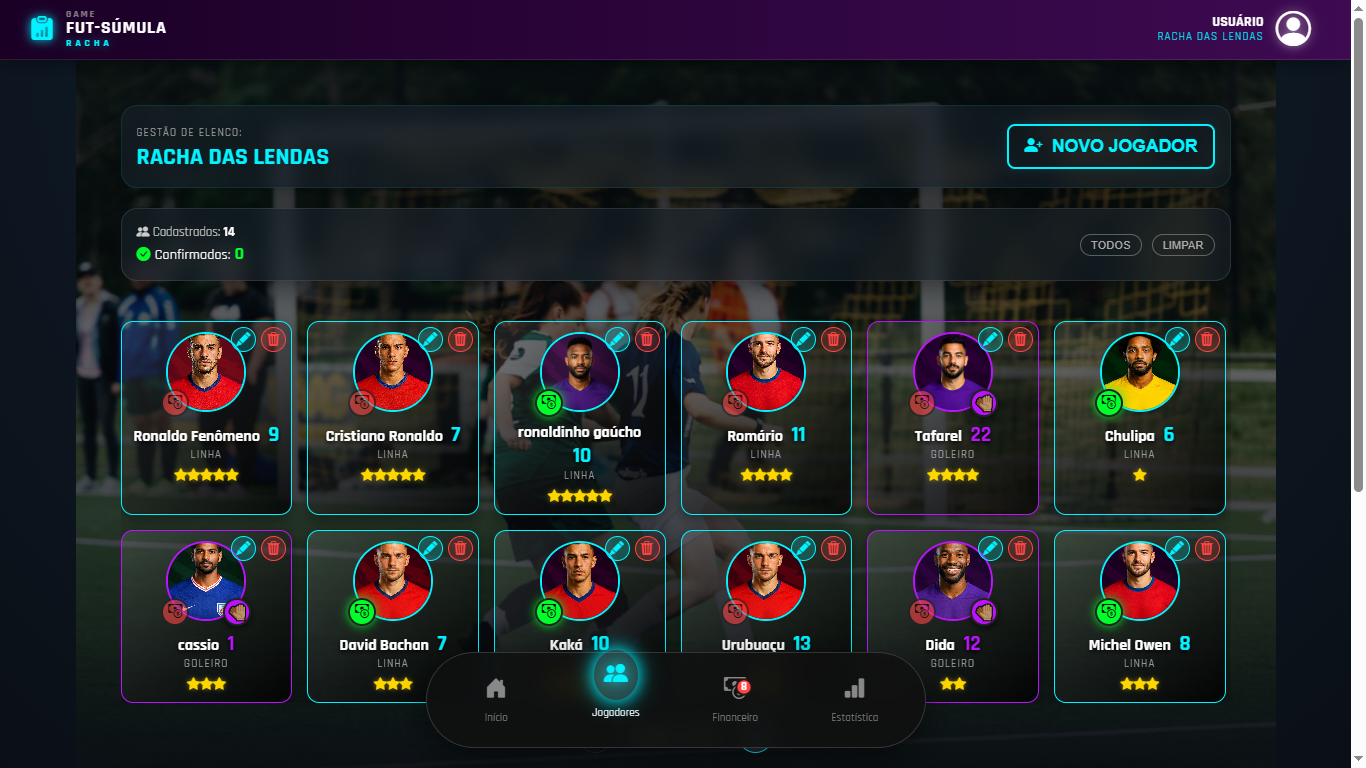Toggle payment status for ronaldinho gaúcho
The height and width of the screenshot is (768, 1366).
pyautogui.click(x=549, y=403)
